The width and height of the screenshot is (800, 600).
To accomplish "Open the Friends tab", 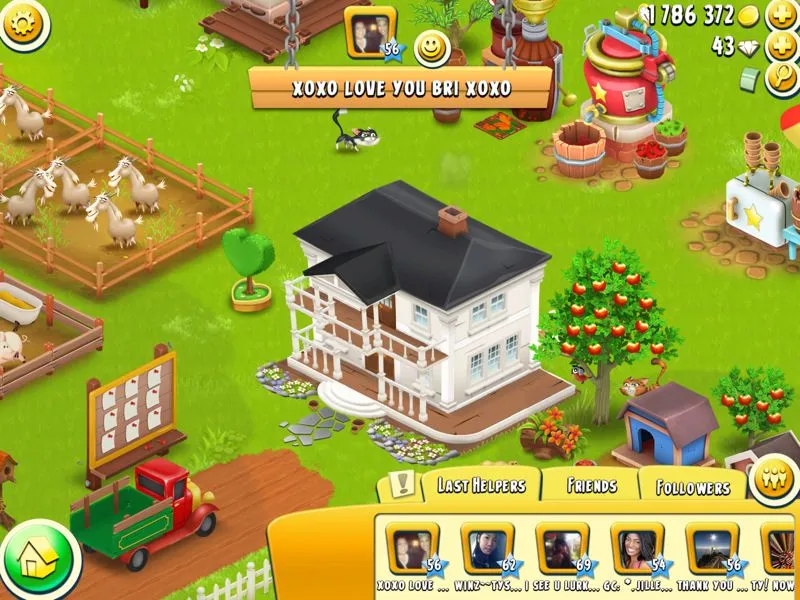I will pos(591,487).
